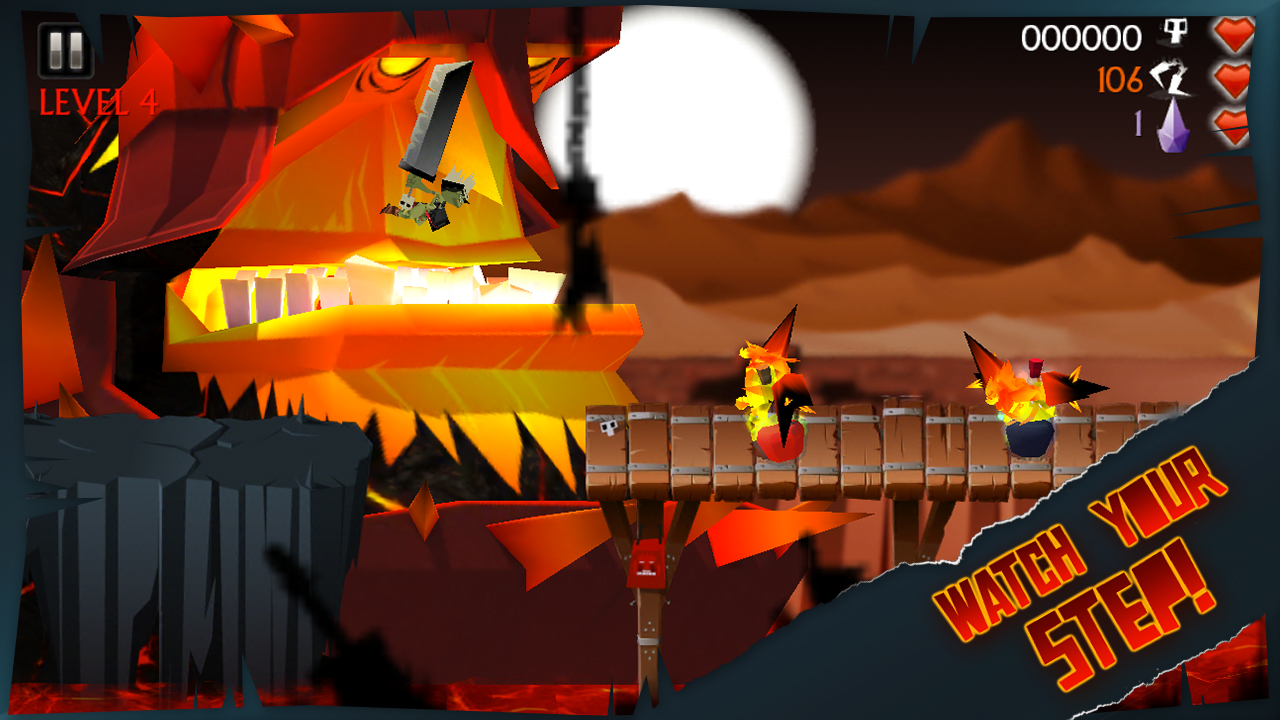Click the LEVEL 4 label
This screenshot has width=1280, height=720.
[93, 98]
